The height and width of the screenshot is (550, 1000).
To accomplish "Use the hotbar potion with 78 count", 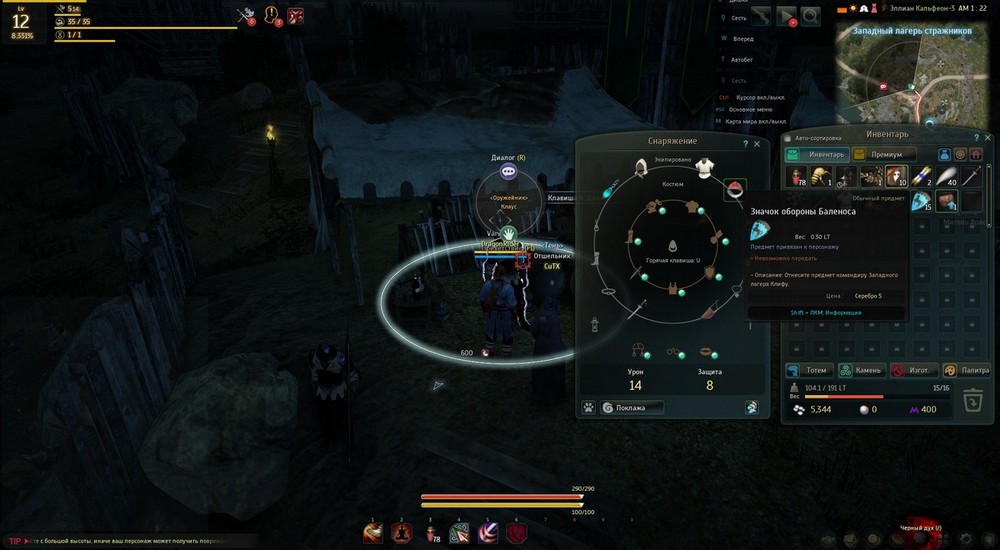I will point(431,533).
